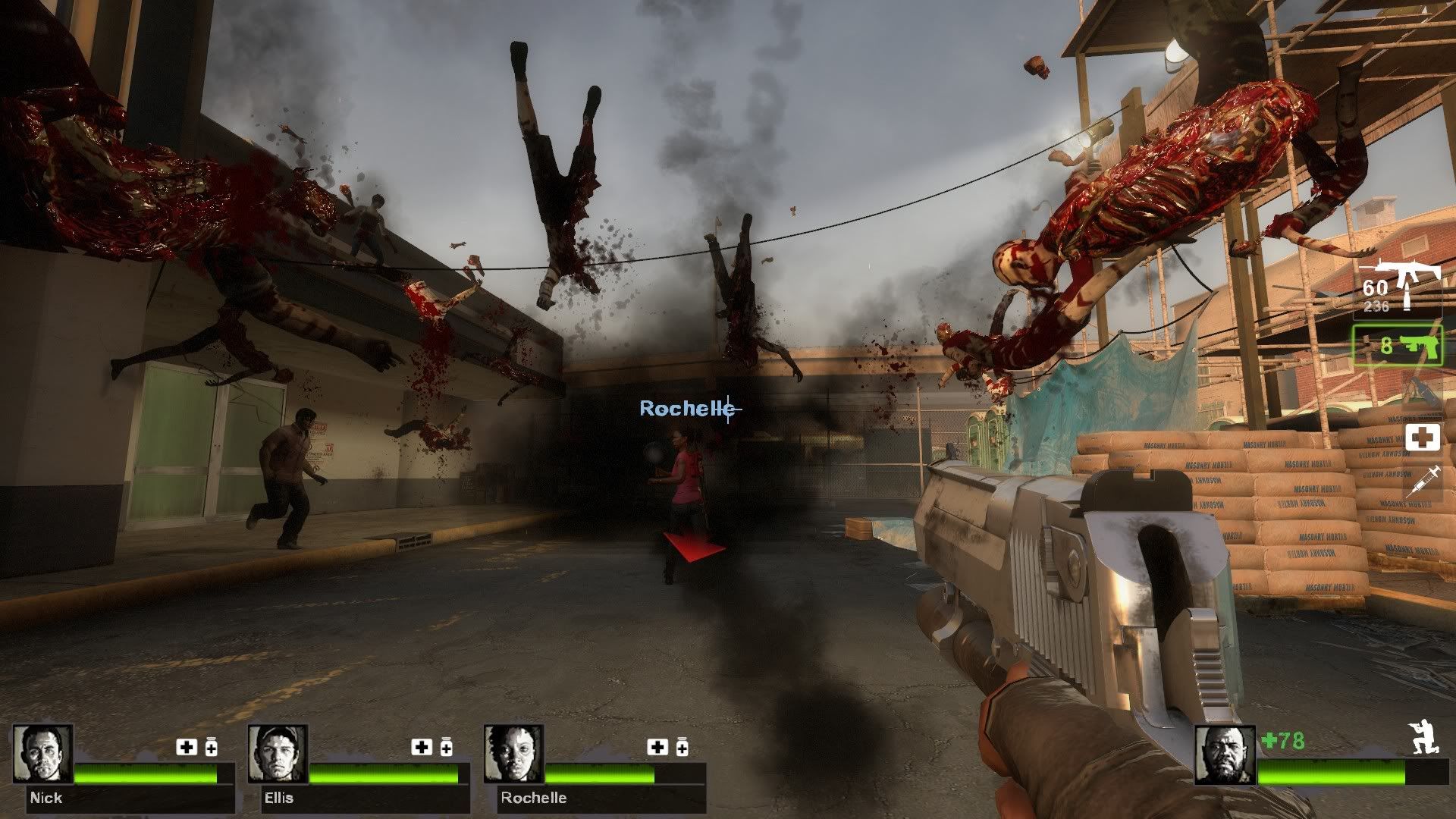1456x819 pixels.
Task: Select the first aid kit slot
Action: pyautogui.click(x=1422, y=438)
